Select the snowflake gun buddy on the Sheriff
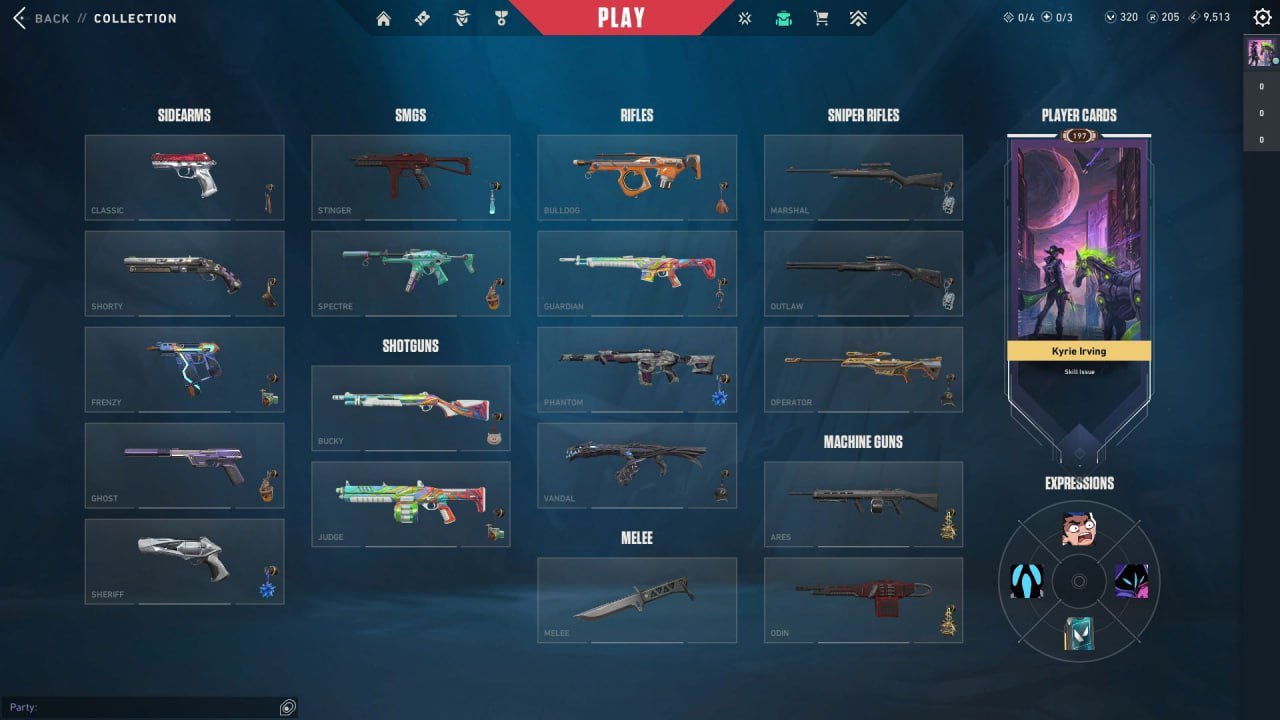This screenshot has width=1280, height=720. (266, 591)
